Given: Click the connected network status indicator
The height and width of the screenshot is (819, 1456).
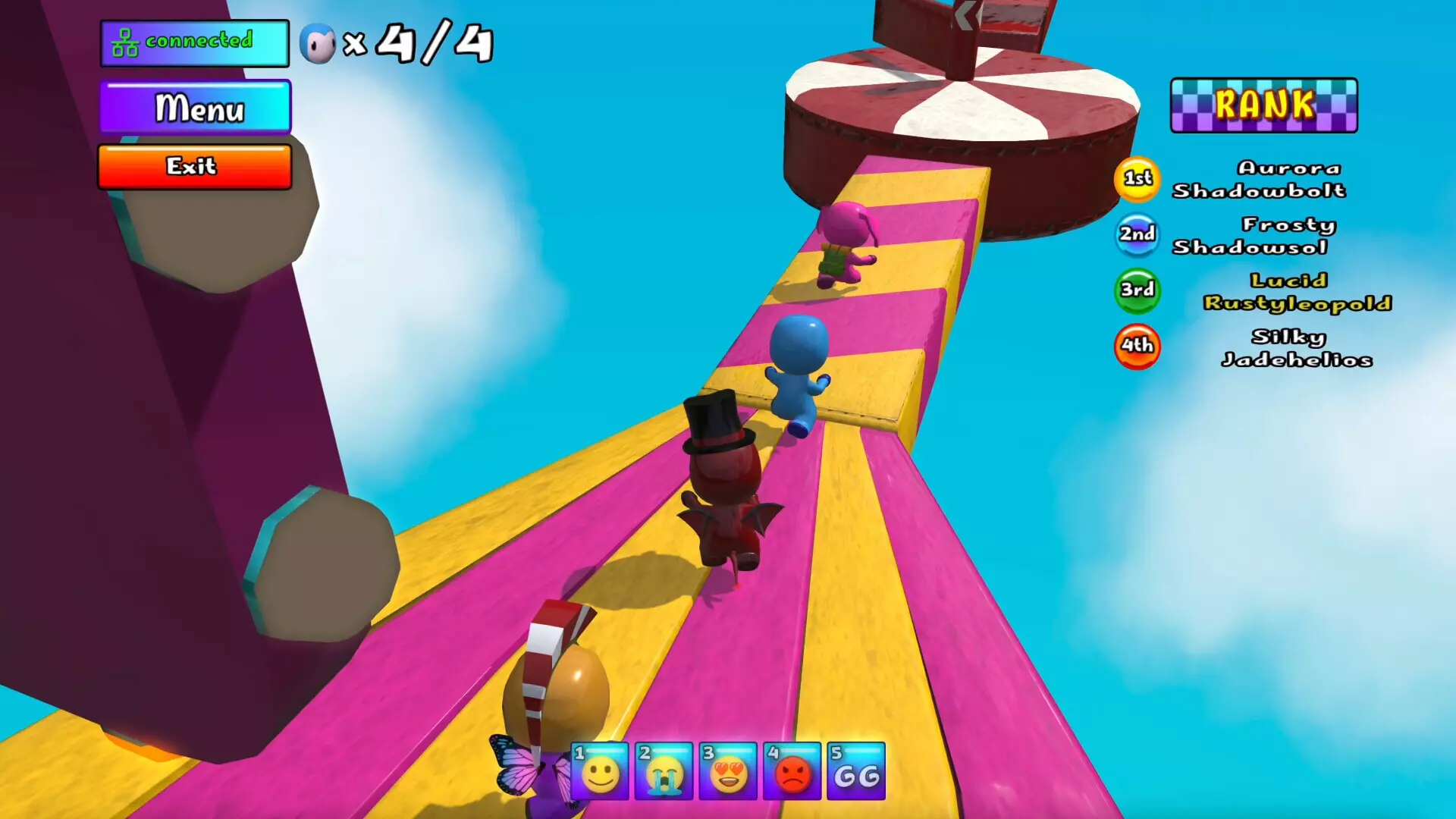Looking at the screenshot, I should tap(194, 42).
